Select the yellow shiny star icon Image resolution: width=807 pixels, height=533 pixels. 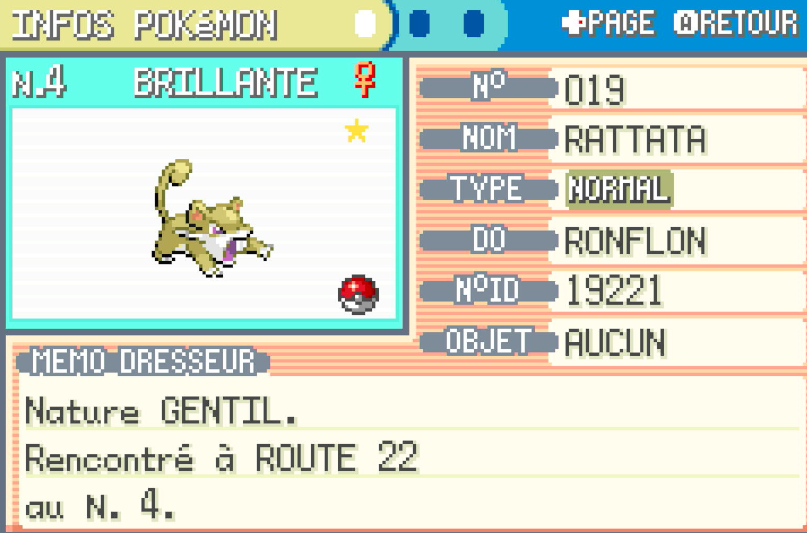356,131
